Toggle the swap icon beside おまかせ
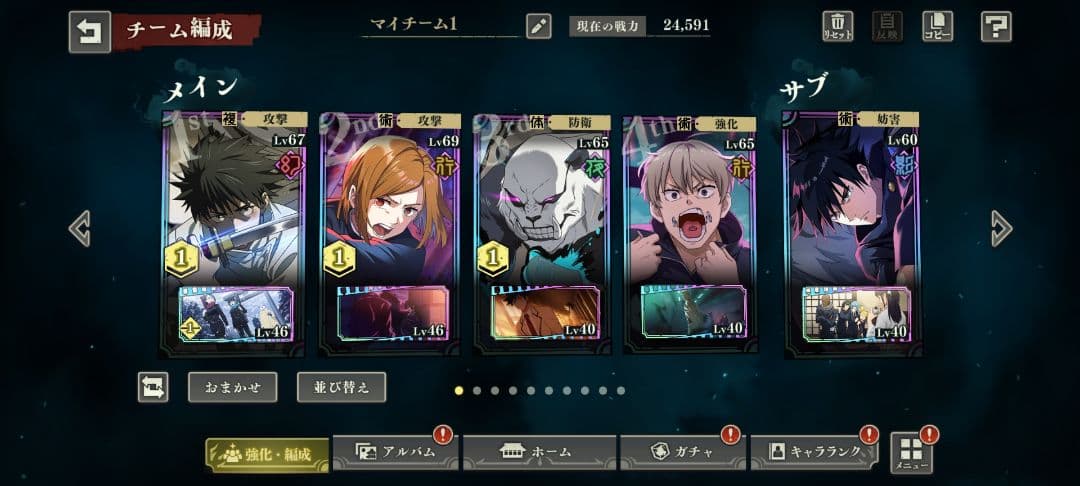The image size is (1080, 486). point(153,387)
